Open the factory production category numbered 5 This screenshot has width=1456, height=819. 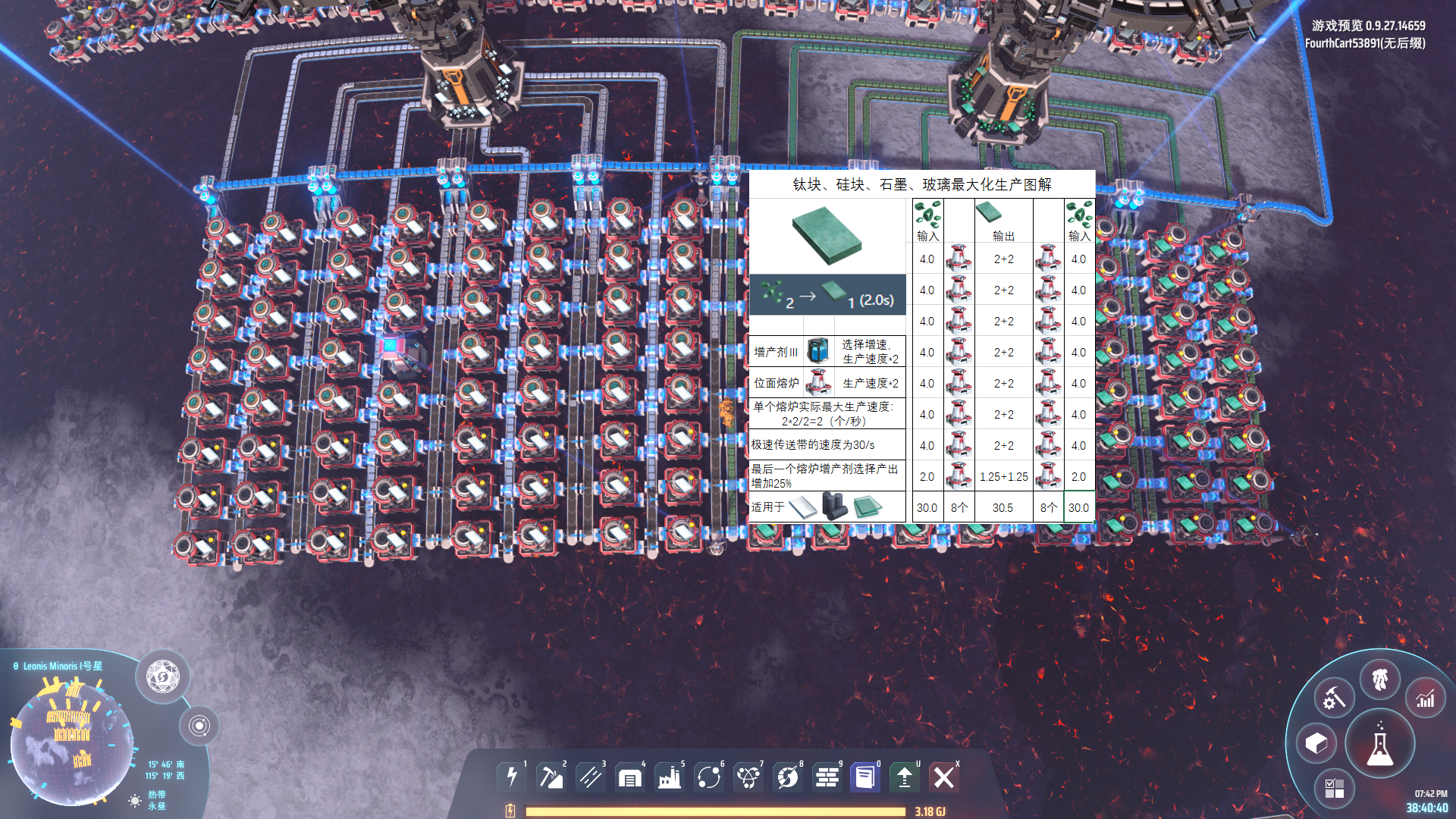point(670,777)
